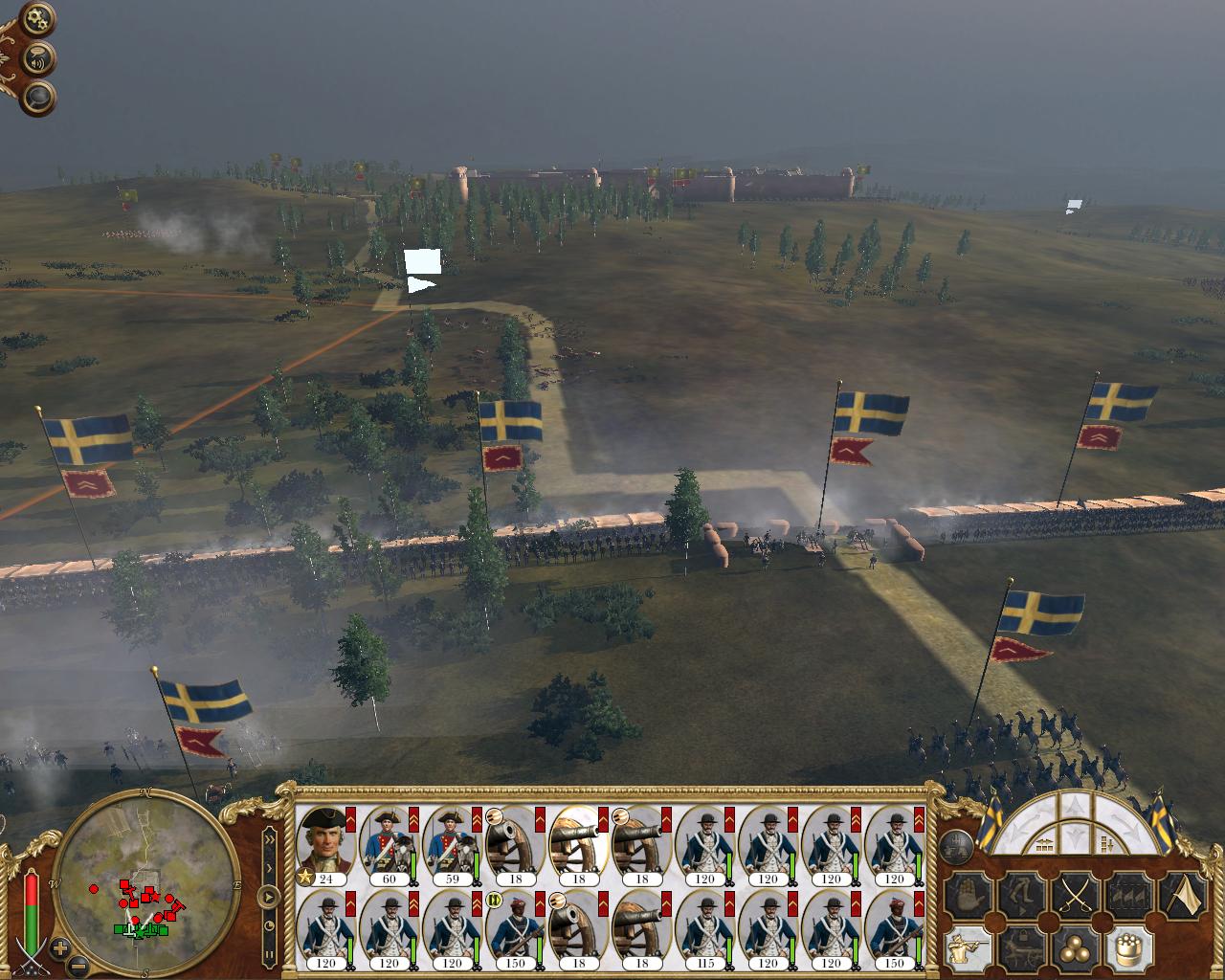The width and height of the screenshot is (1225, 980).
Task: Set slow motion game speed
Action: click(x=270, y=925)
